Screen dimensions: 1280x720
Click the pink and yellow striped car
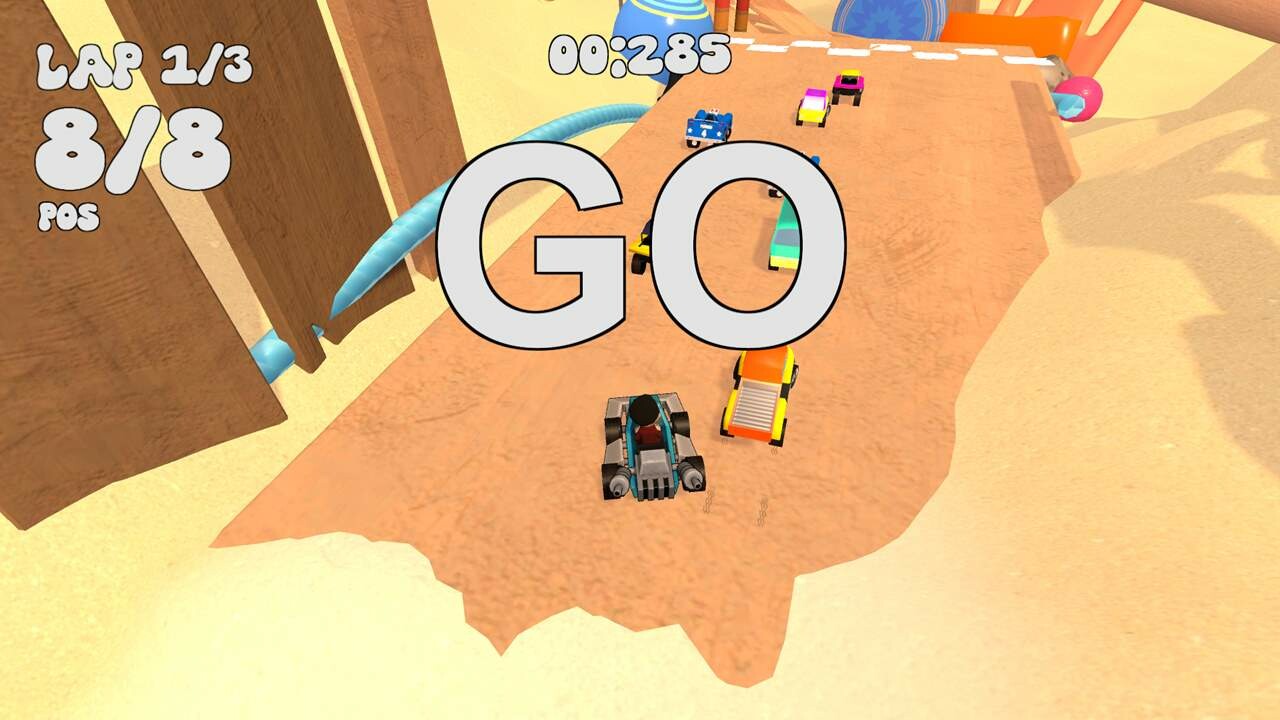point(812,108)
